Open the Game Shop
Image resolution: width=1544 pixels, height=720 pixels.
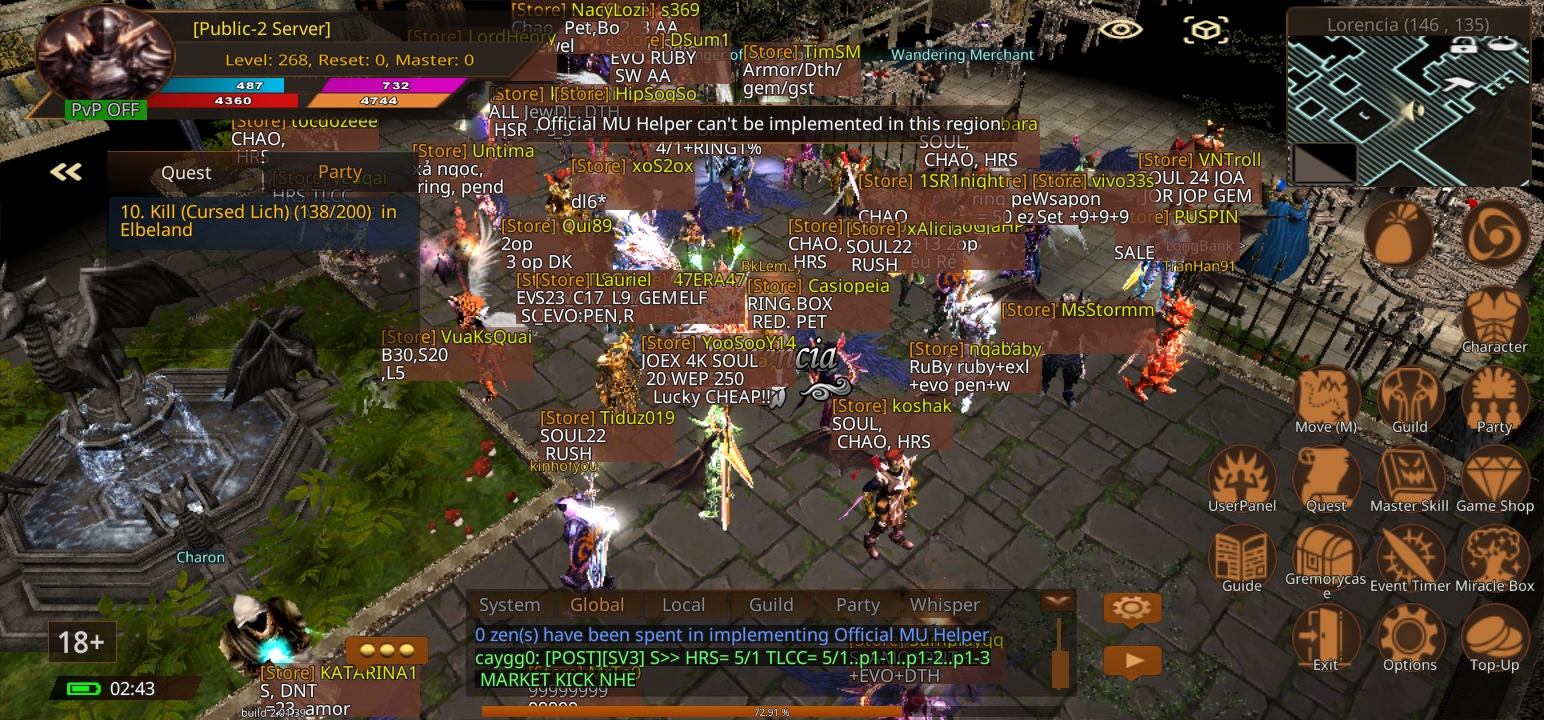pos(1494,476)
